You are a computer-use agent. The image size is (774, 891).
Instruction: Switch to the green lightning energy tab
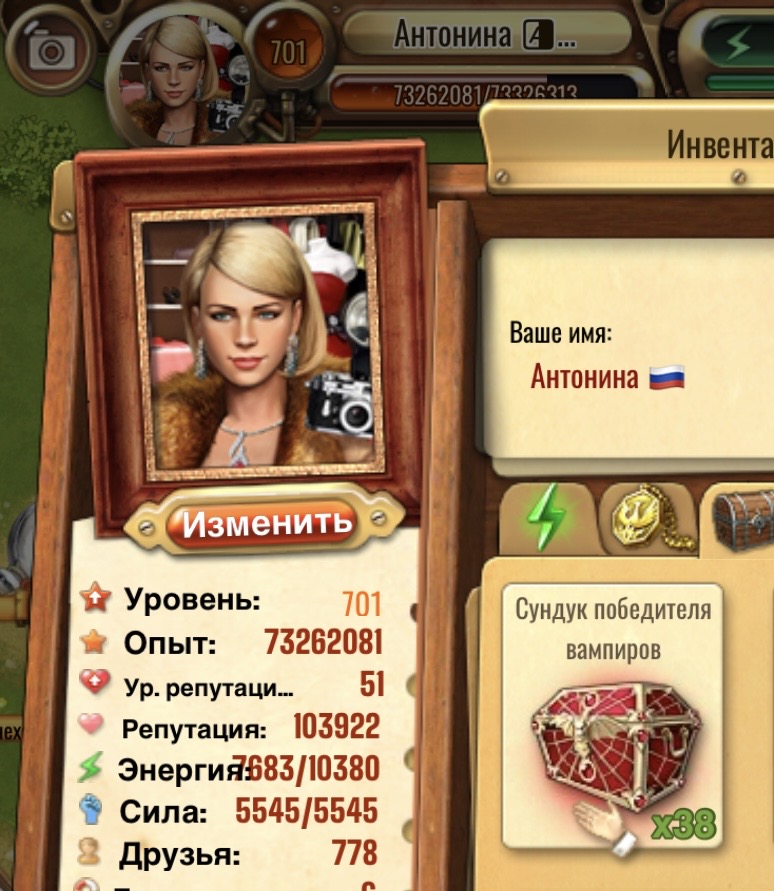[x=545, y=517]
